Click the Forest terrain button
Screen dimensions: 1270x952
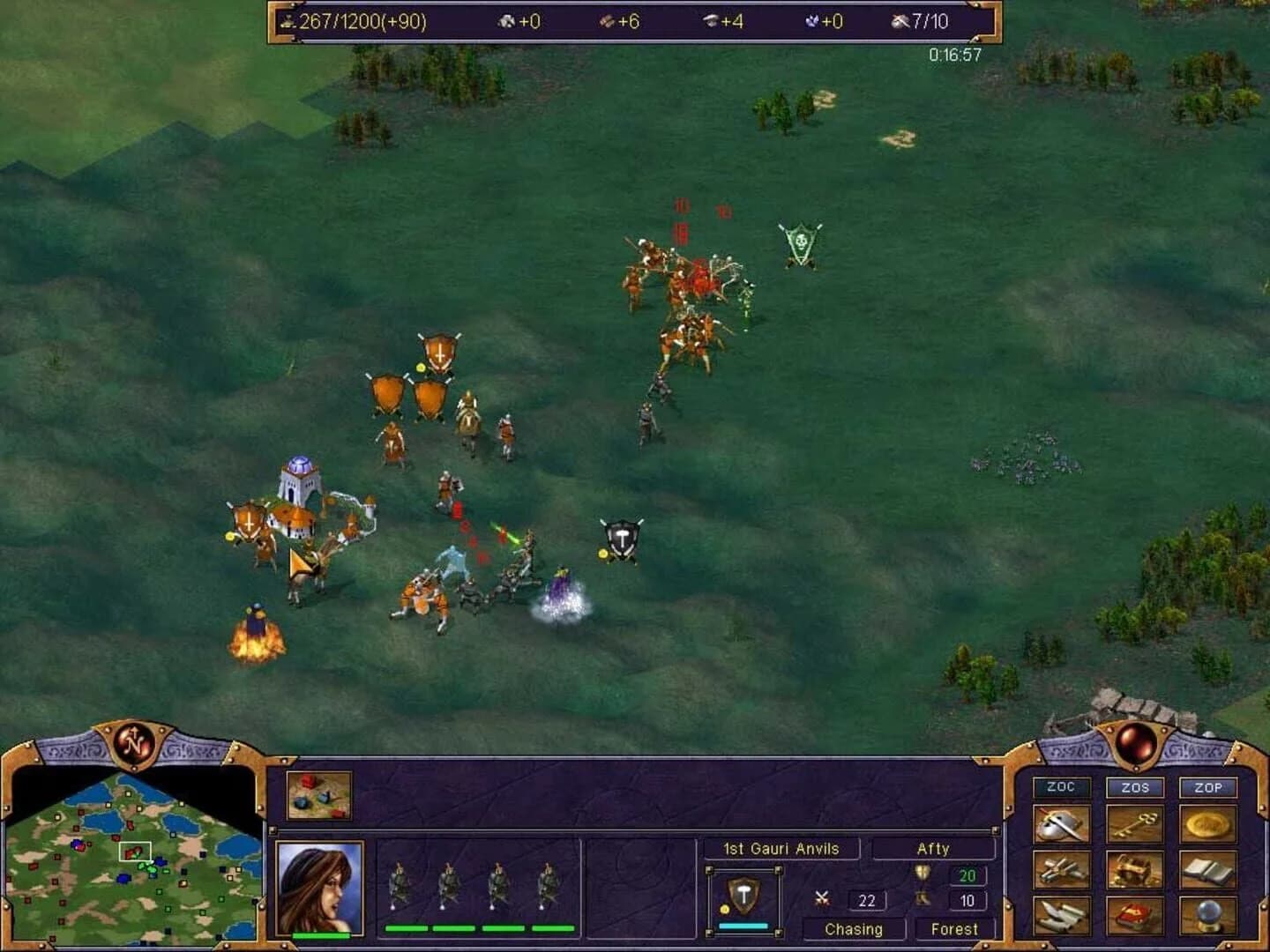point(956,928)
